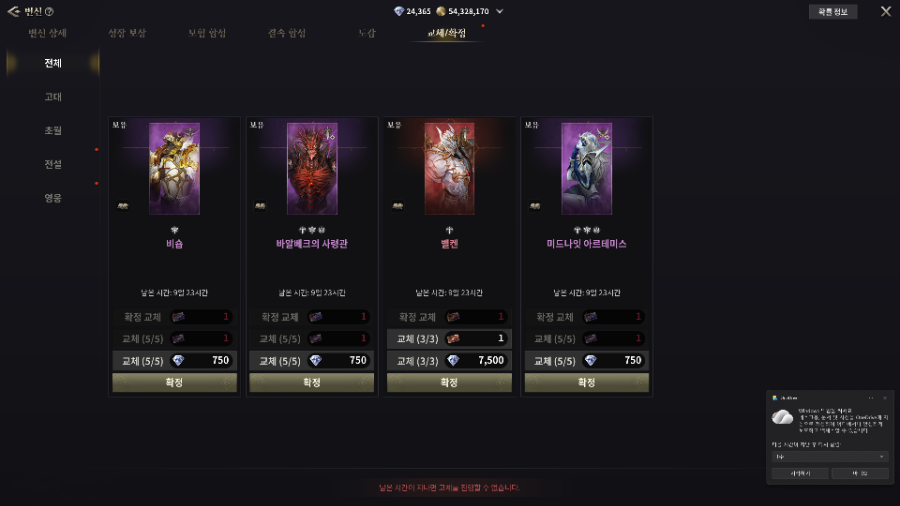Screen dimensions: 900x506
Task: Expand the currency dropdown arrow
Action: tap(499, 12)
